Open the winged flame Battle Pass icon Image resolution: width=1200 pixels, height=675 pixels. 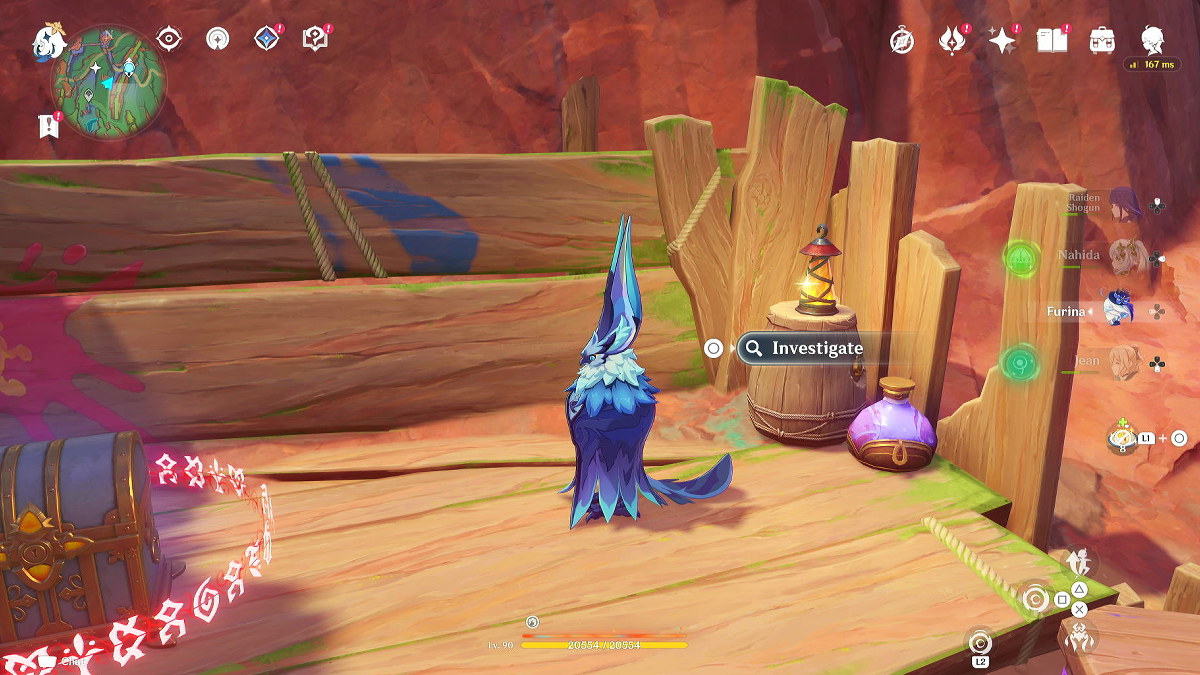coord(950,40)
